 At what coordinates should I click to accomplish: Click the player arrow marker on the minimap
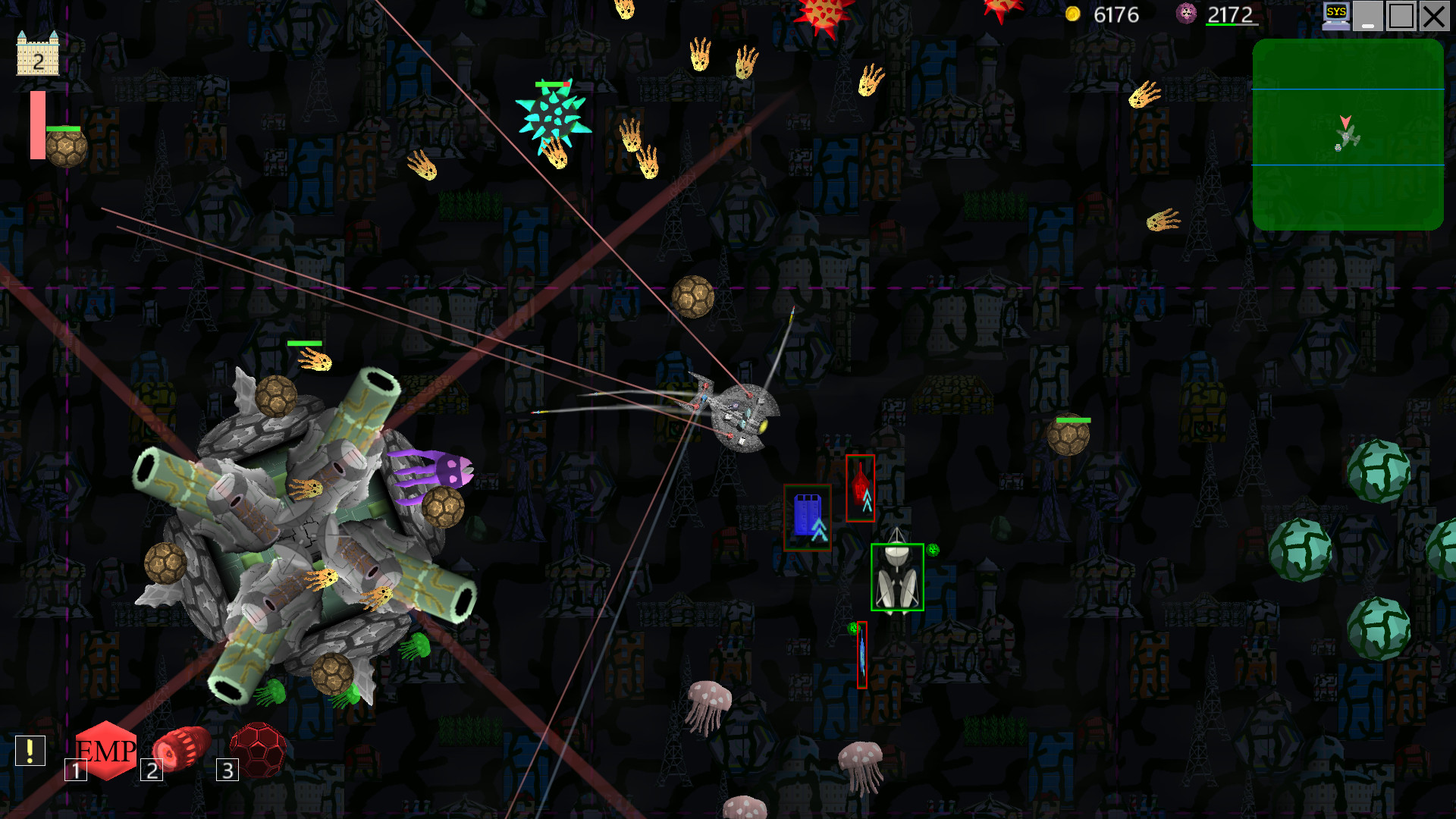pos(1347,121)
